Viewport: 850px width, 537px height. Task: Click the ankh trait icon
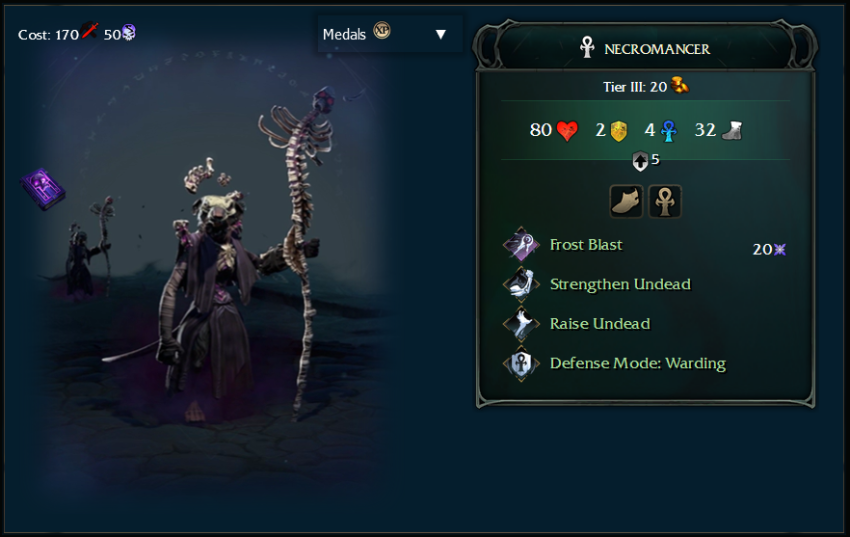click(665, 201)
